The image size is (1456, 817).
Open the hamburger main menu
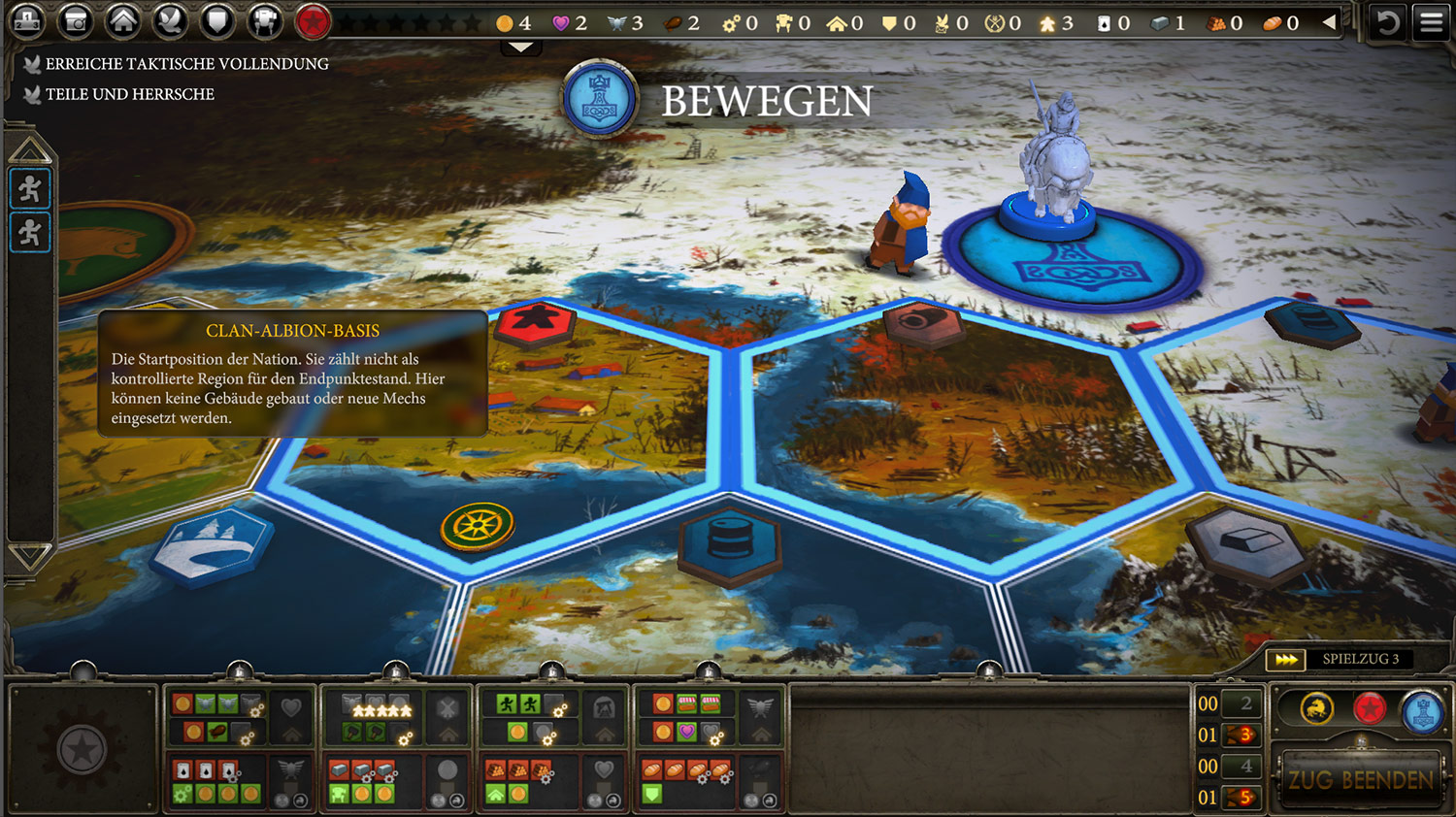click(1432, 21)
